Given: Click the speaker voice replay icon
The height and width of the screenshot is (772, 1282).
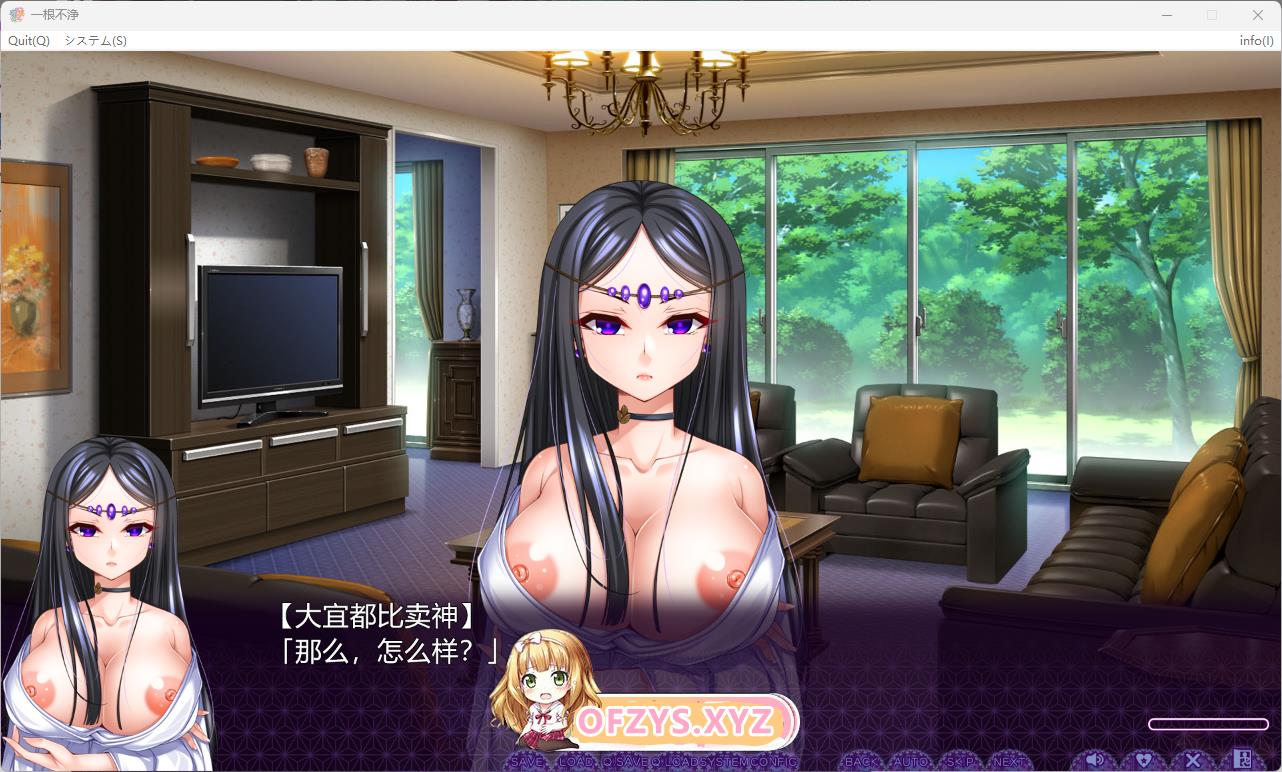Looking at the screenshot, I should click(1095, 760).
